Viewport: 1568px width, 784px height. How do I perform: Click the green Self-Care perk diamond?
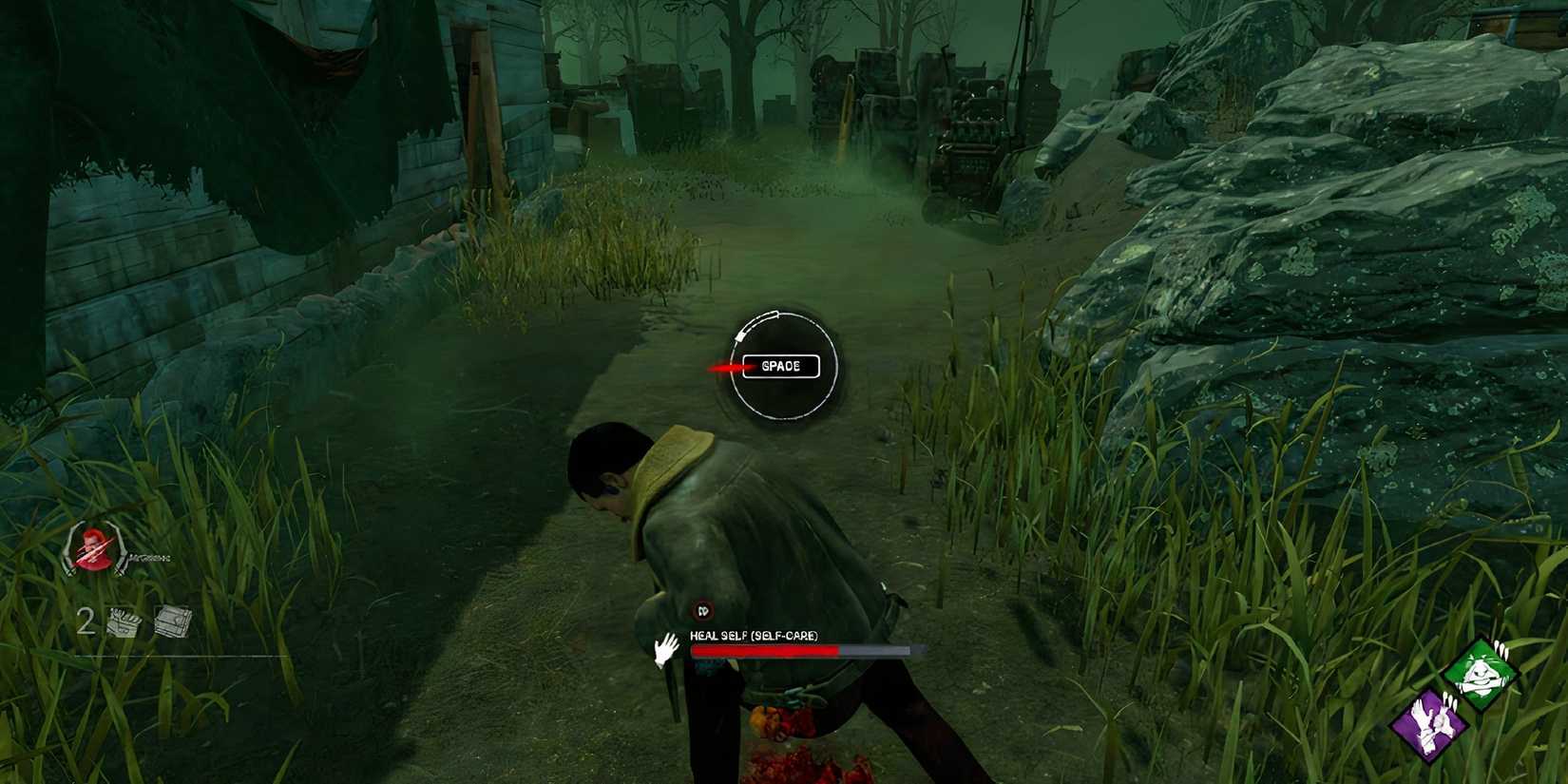pos(1482,674)
